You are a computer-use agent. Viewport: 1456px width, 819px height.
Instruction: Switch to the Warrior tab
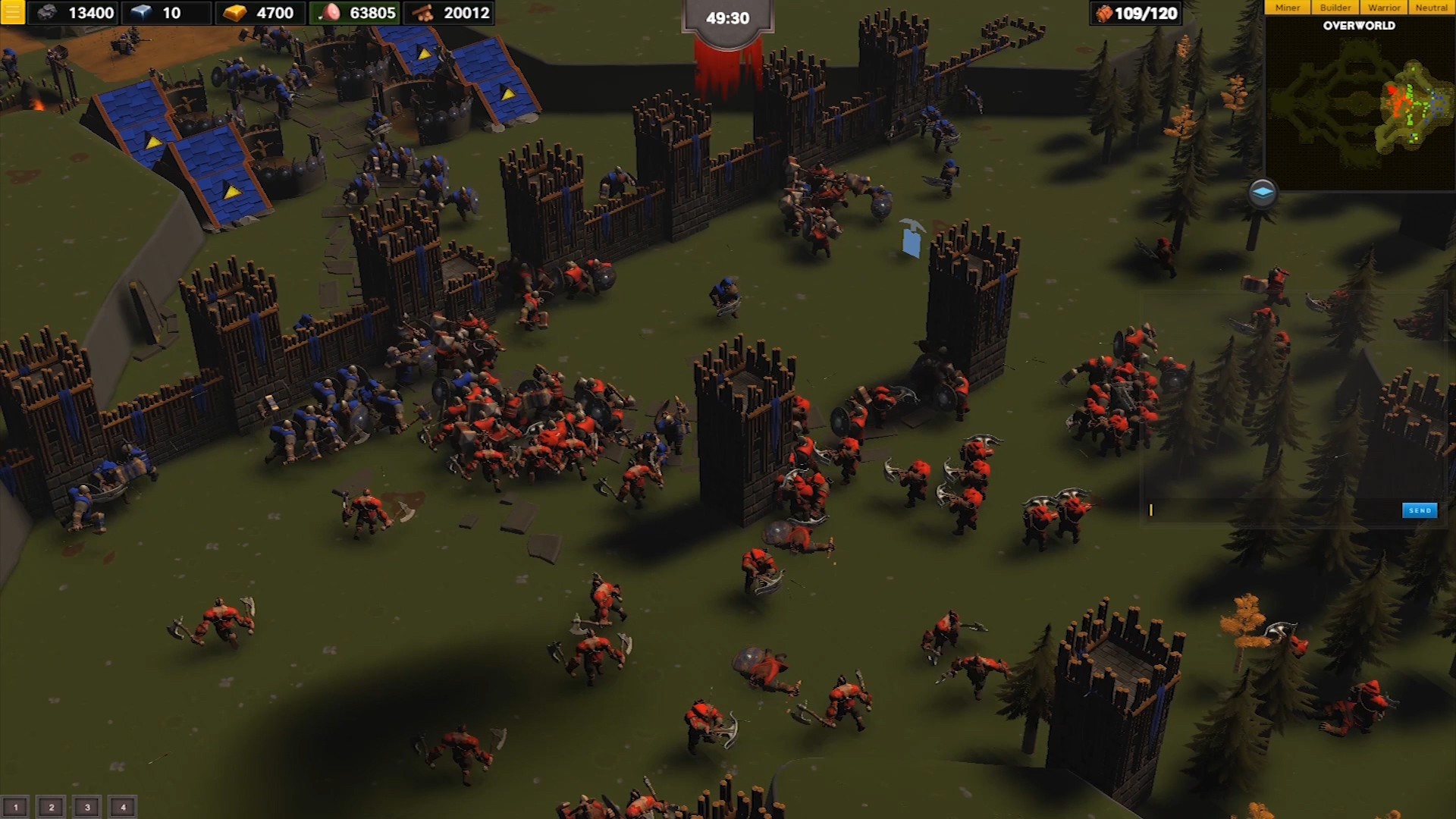tap(1383, 7)
